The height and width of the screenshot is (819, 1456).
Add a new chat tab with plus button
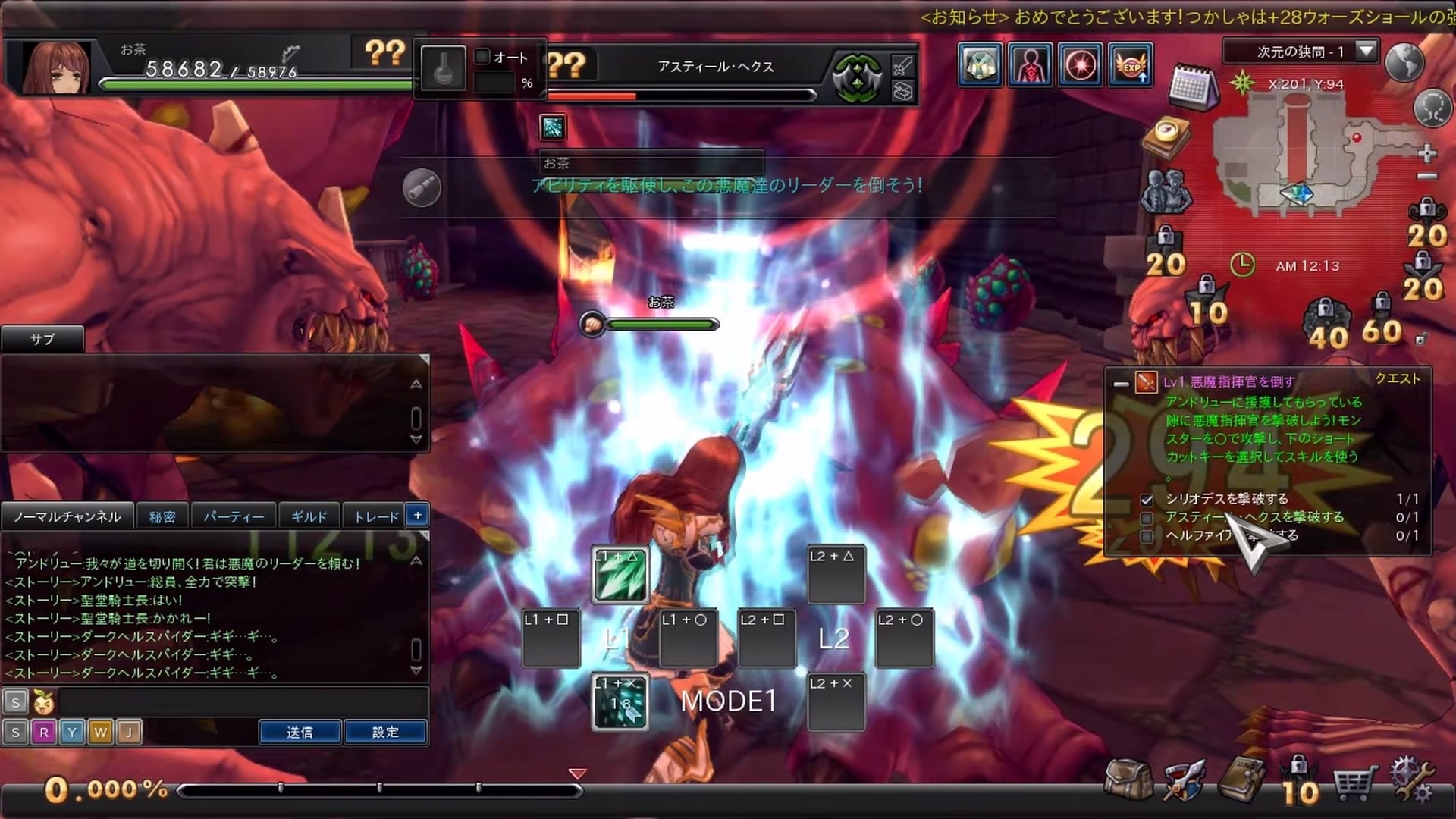[x=418, y=515]
